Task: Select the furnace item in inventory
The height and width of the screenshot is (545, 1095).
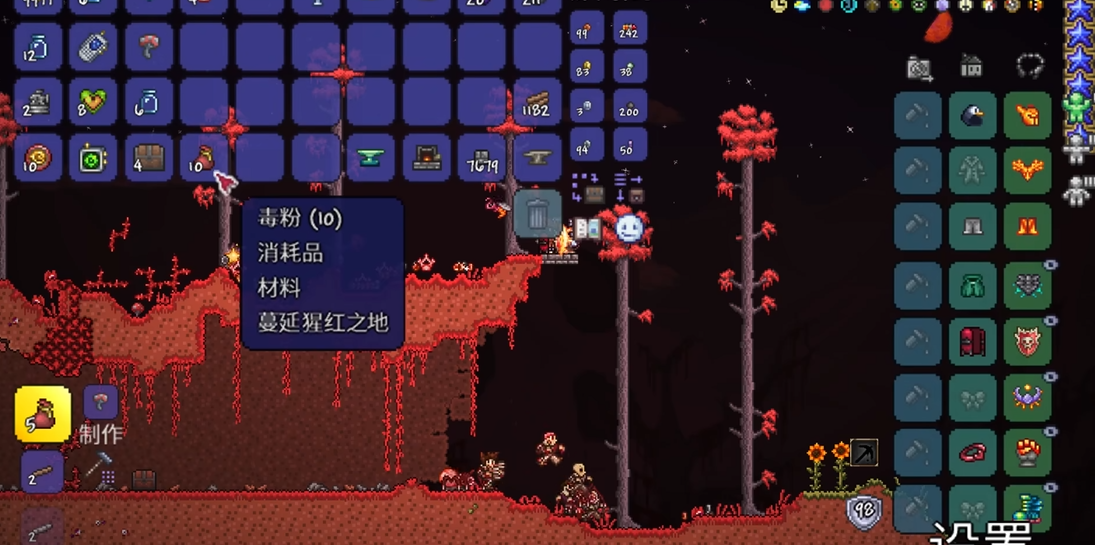Action: (x=427, y=157)
